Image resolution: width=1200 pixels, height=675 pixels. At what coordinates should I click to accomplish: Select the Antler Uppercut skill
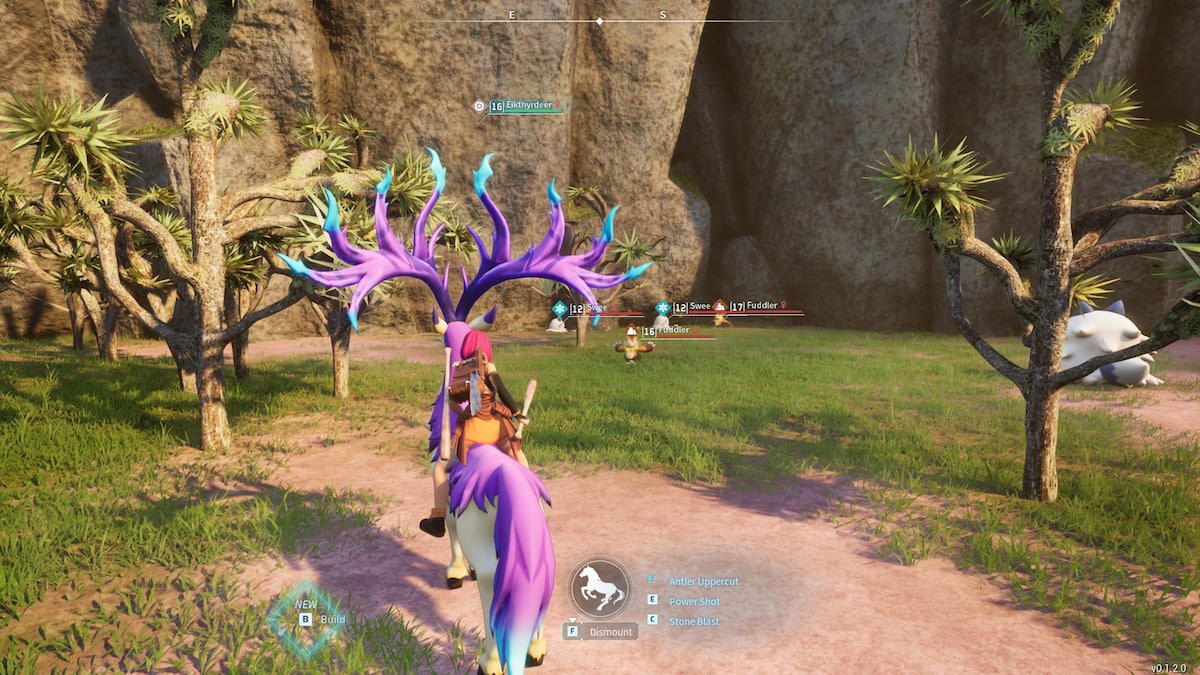point(702,581)
